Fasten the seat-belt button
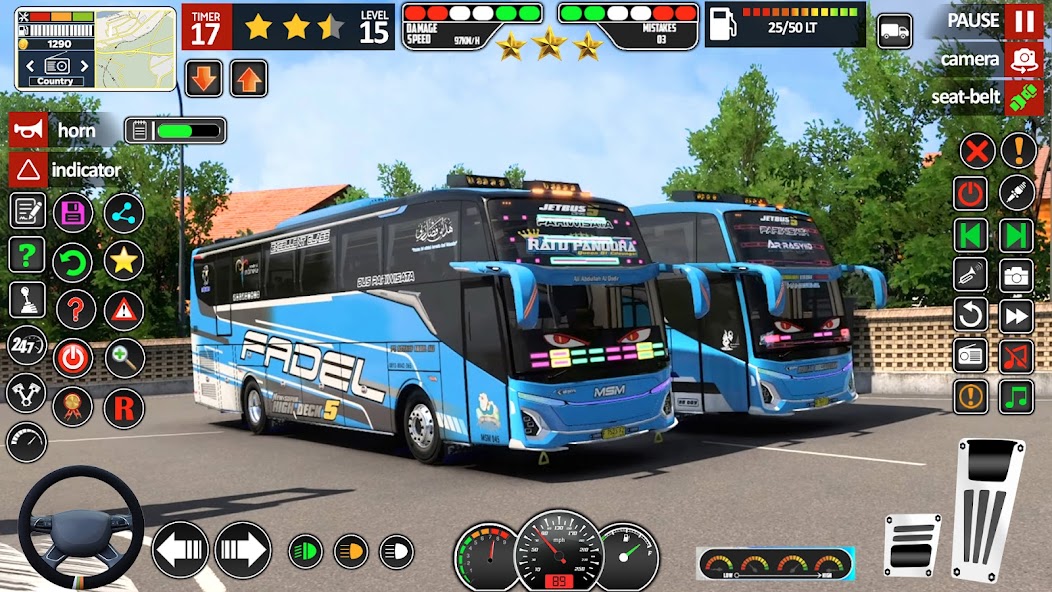 tap(1023, 97)
